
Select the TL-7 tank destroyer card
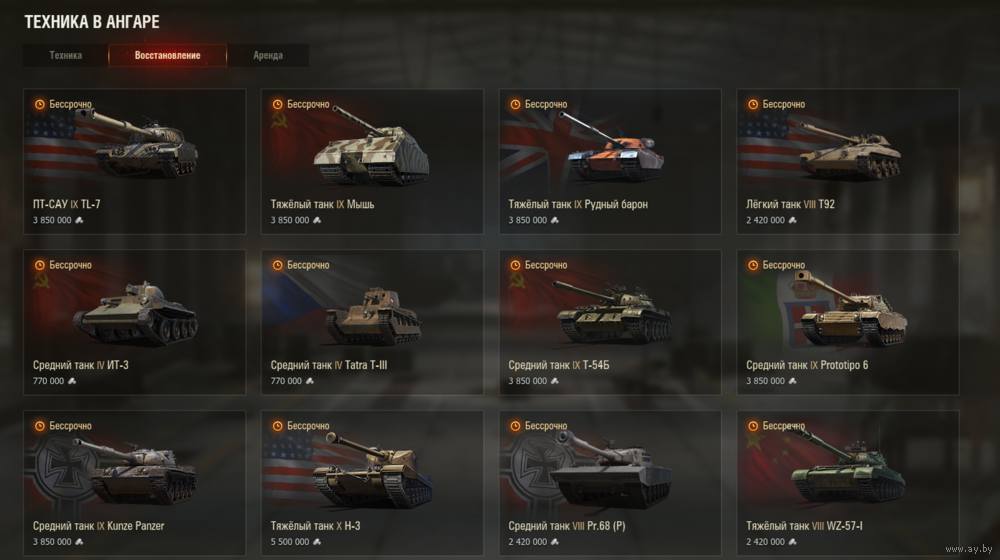point(134,161)
